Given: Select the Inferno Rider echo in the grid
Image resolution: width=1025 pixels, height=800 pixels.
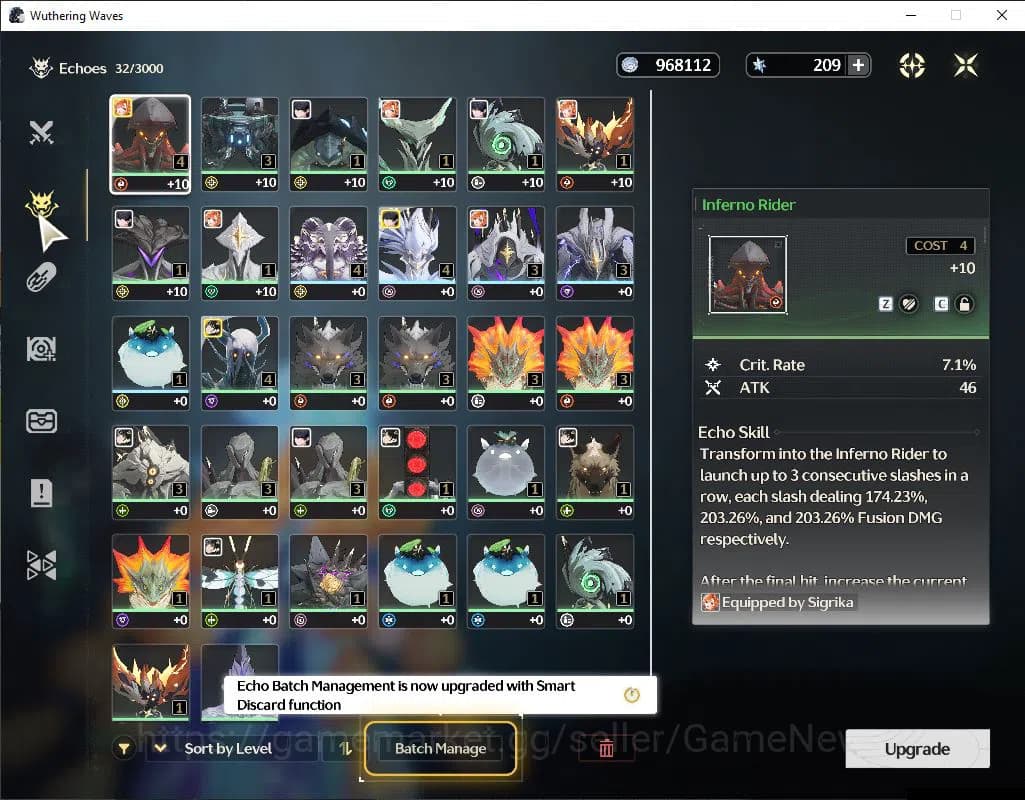Looking at the screenshot, I should click(x=150, y=144).
